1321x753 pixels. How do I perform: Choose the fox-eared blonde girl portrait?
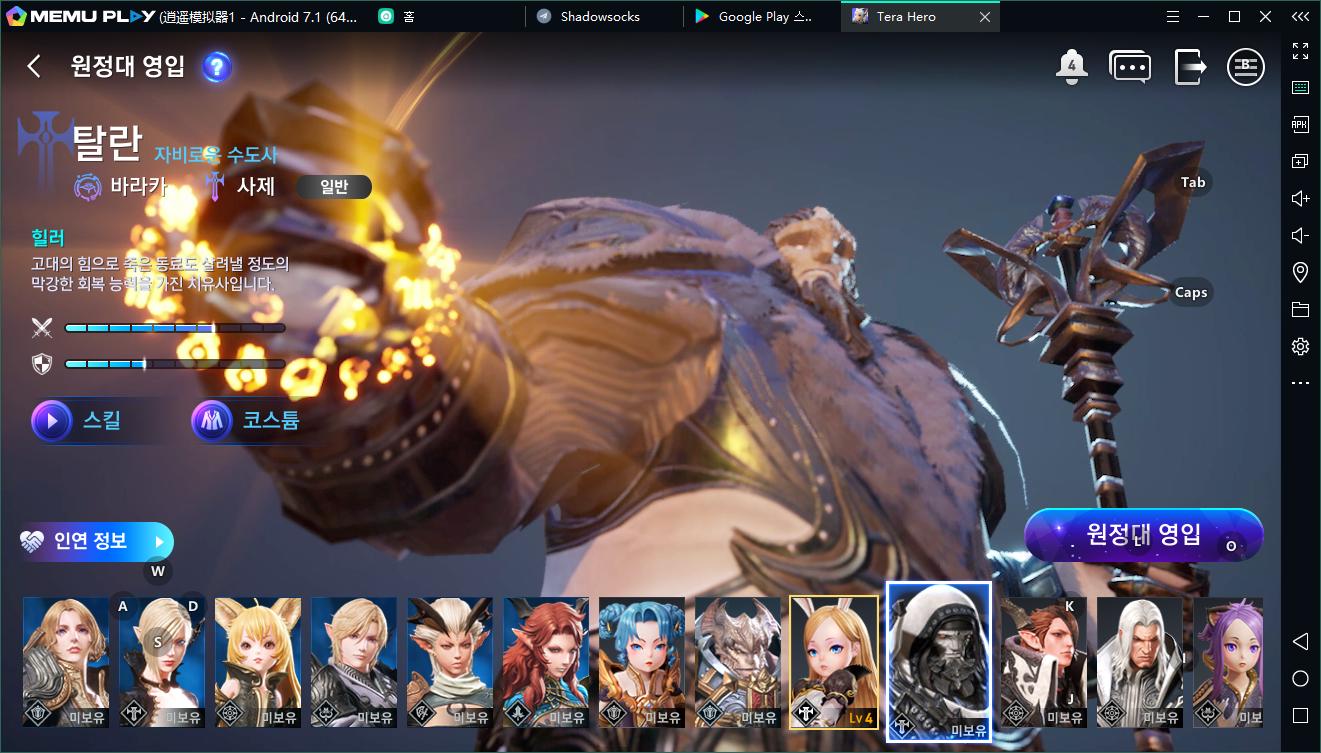[258, 662]
